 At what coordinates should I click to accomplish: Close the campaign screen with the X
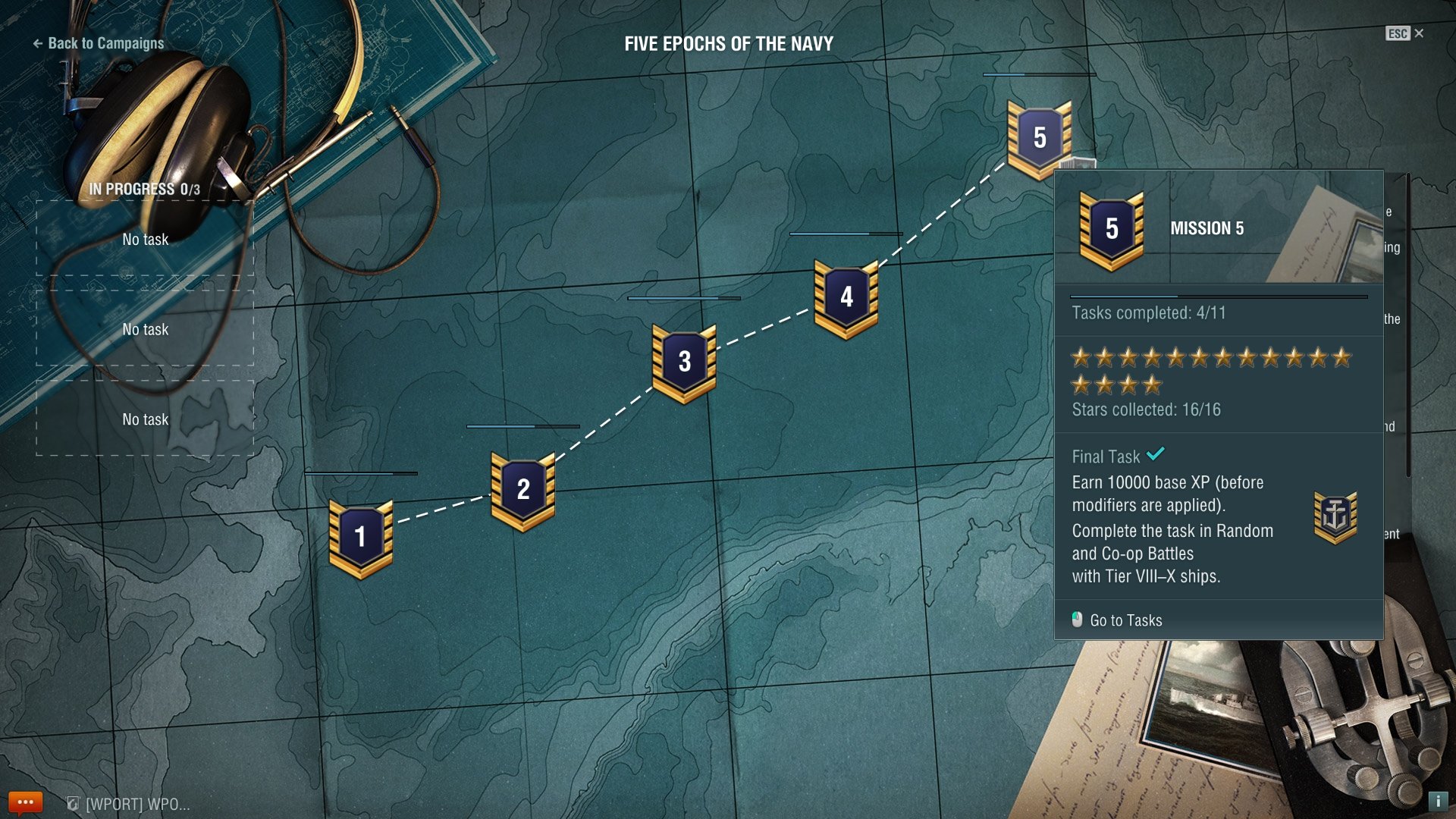pos(1419,33)
